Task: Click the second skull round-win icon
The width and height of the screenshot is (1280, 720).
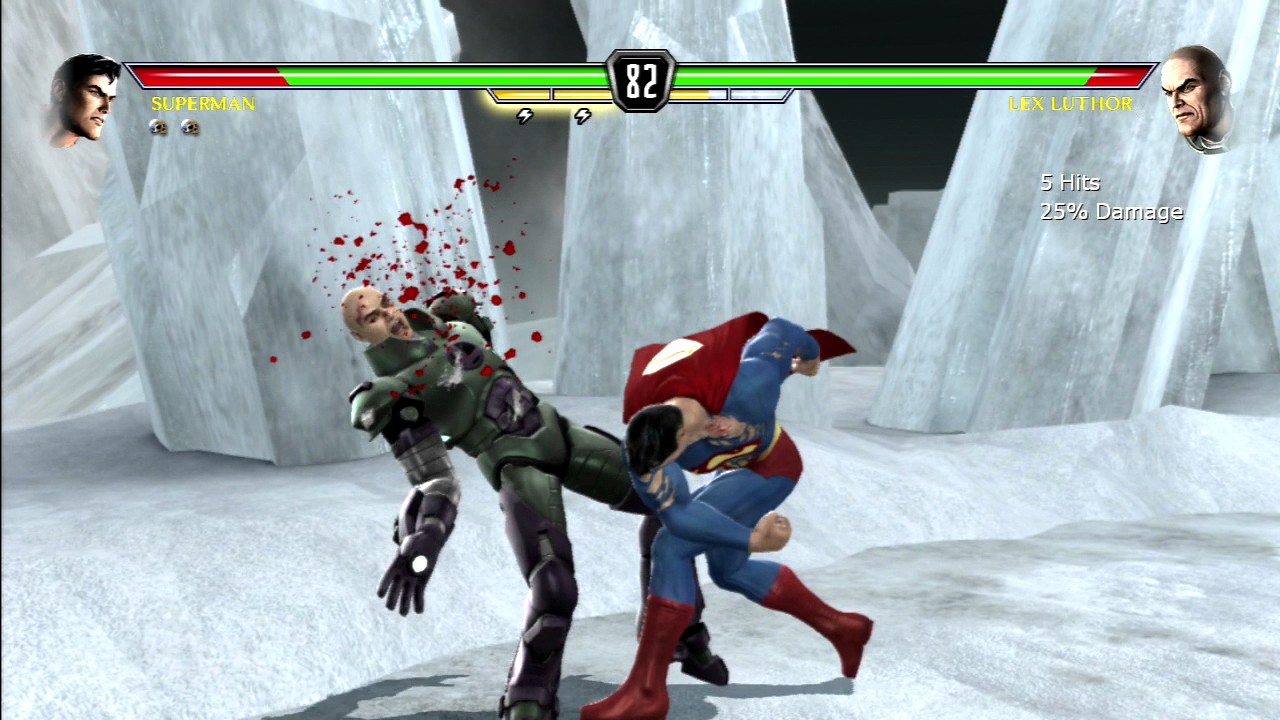Action: coord(189,127)
